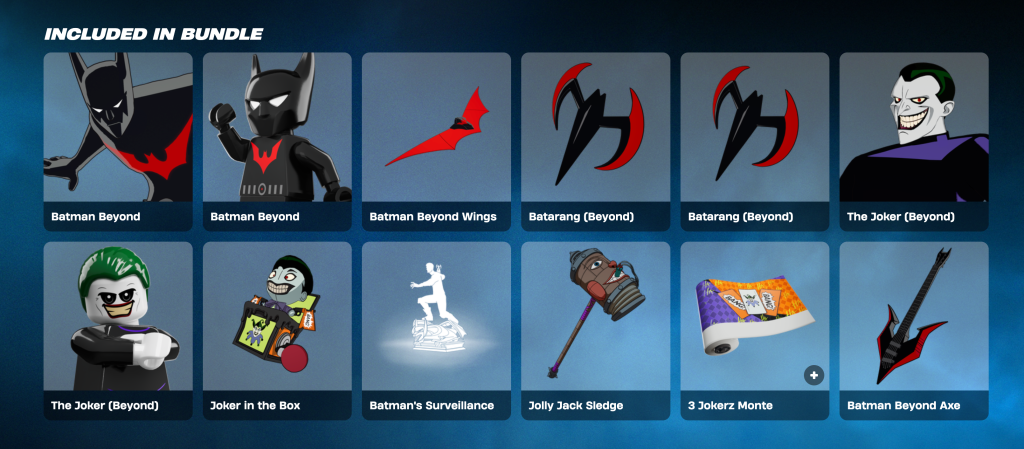
Task: Open the LEGO Batman Beyond minifigure tile
Action: tap(277, 140)
